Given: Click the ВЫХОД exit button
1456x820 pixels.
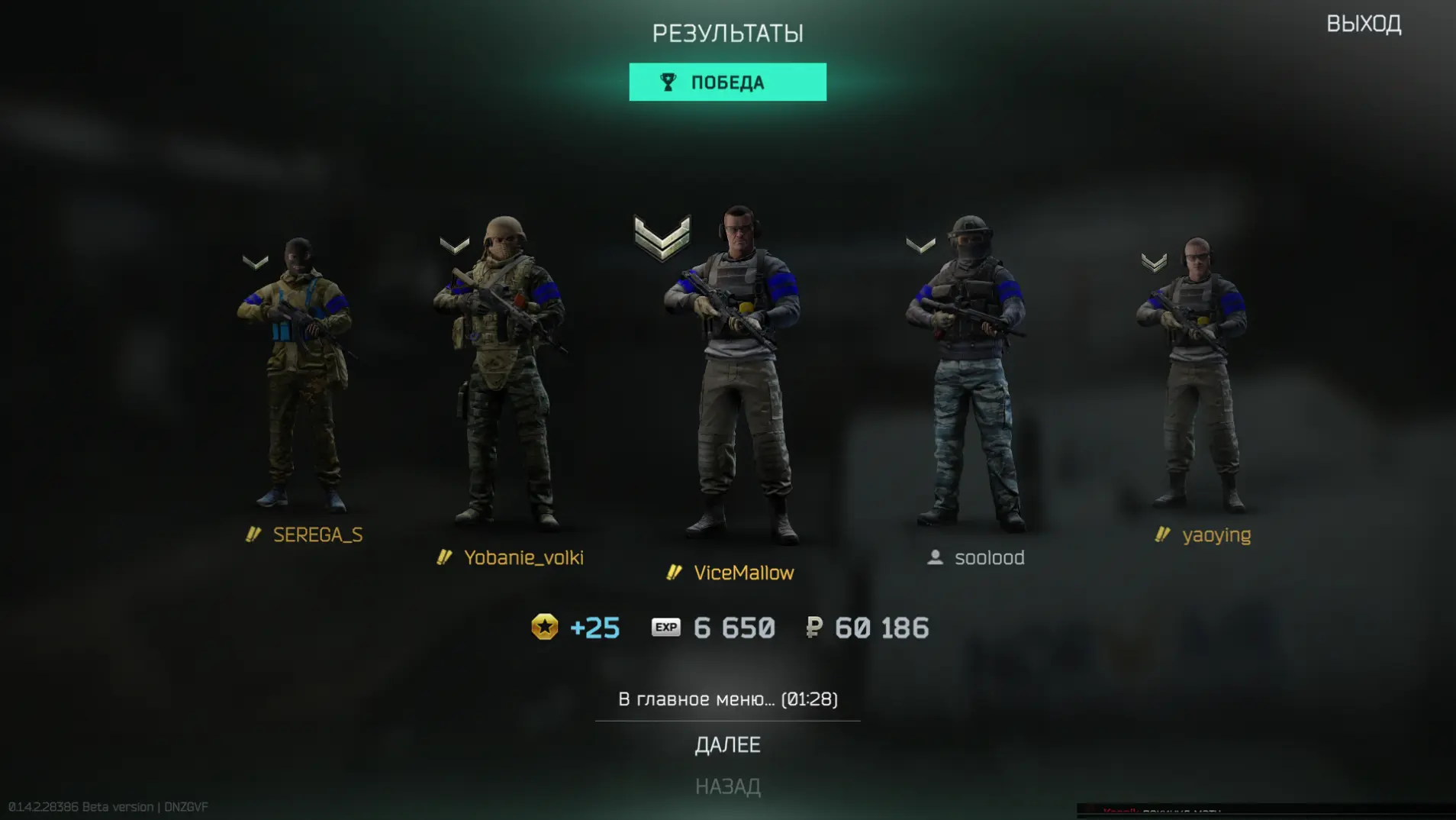Looking at the screenshot, I should coord(1363,24).
